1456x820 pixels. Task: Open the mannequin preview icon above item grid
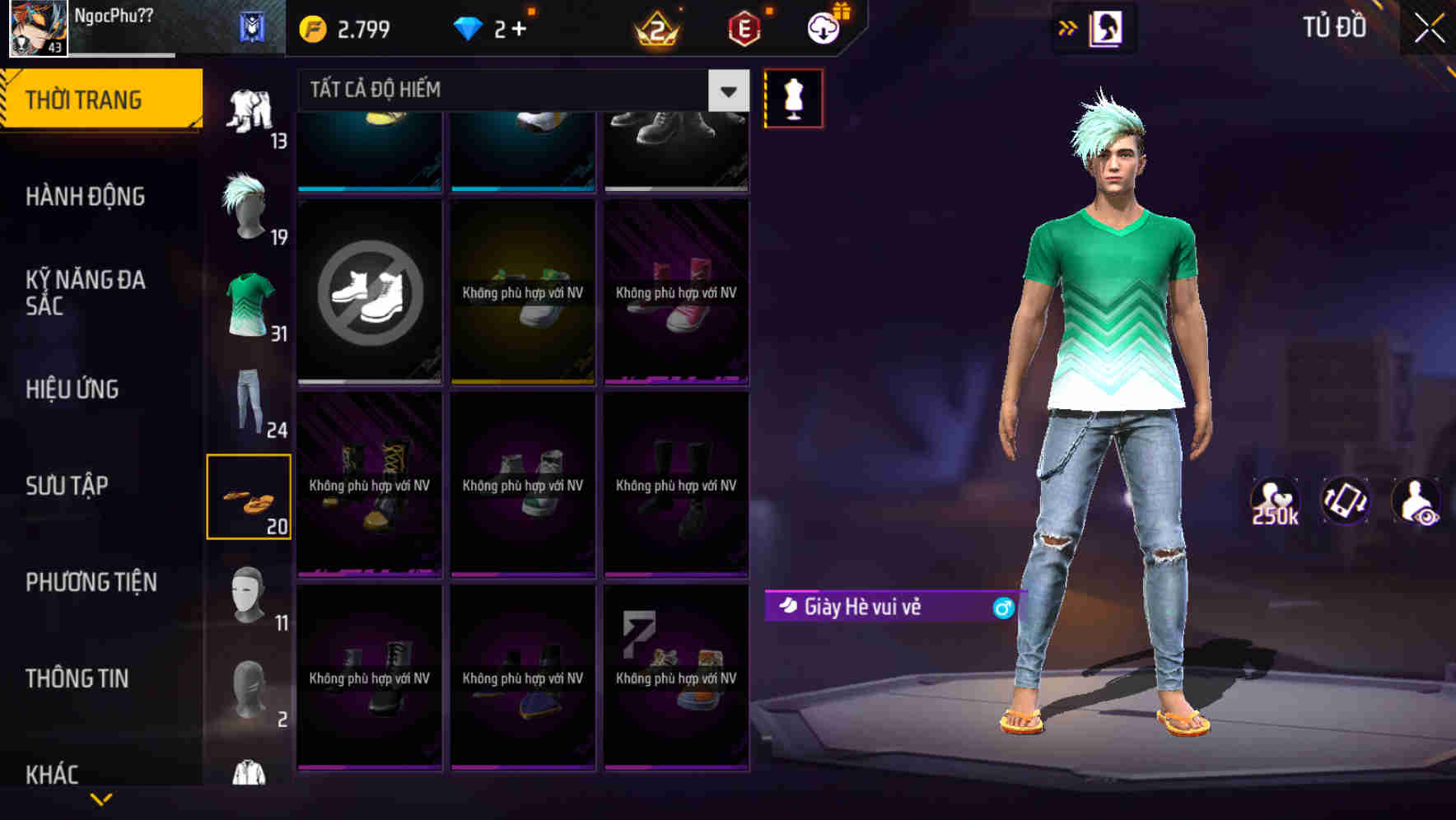[x=793, y=97]
